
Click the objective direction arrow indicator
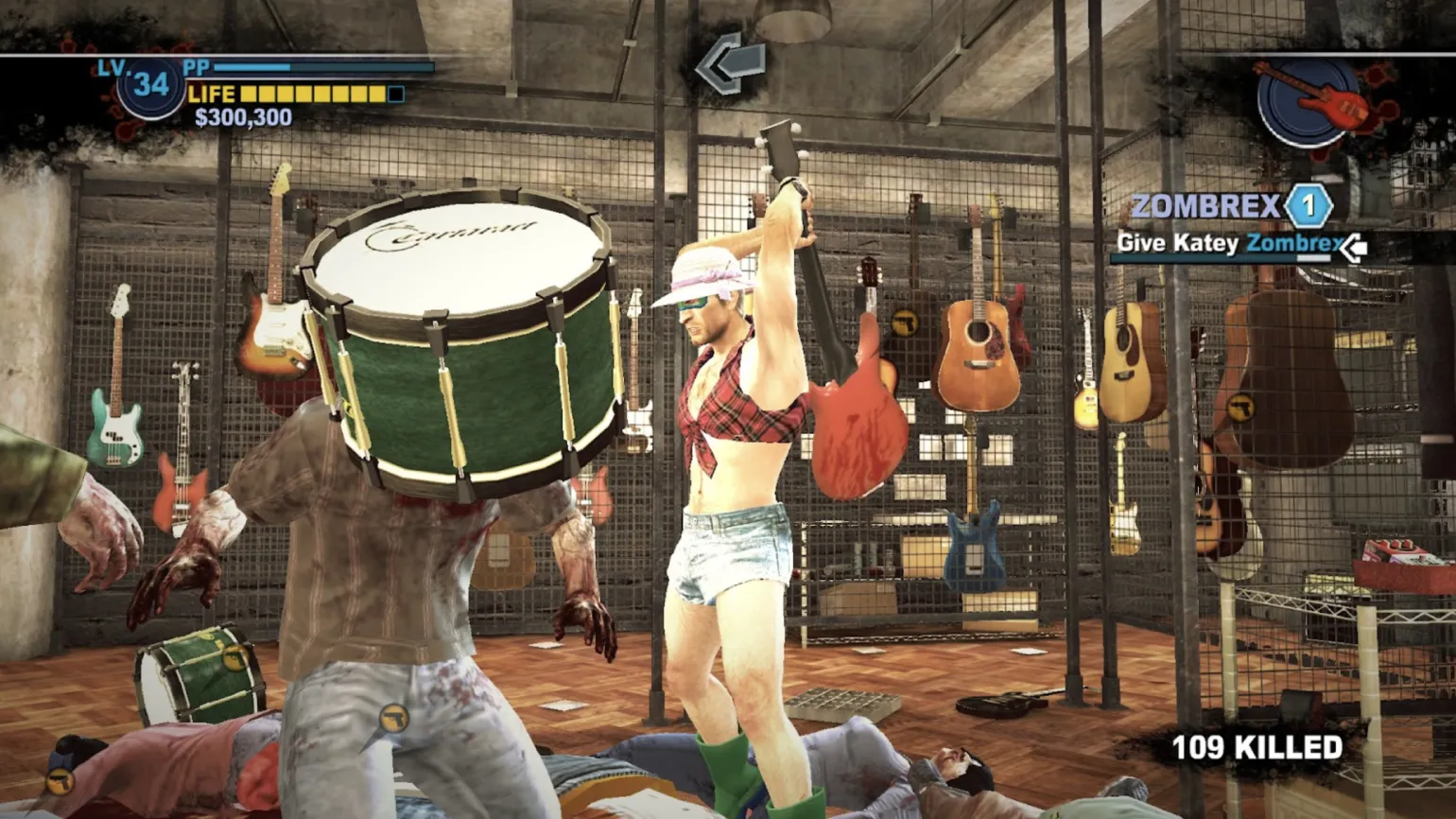click(x=730, y=63)
